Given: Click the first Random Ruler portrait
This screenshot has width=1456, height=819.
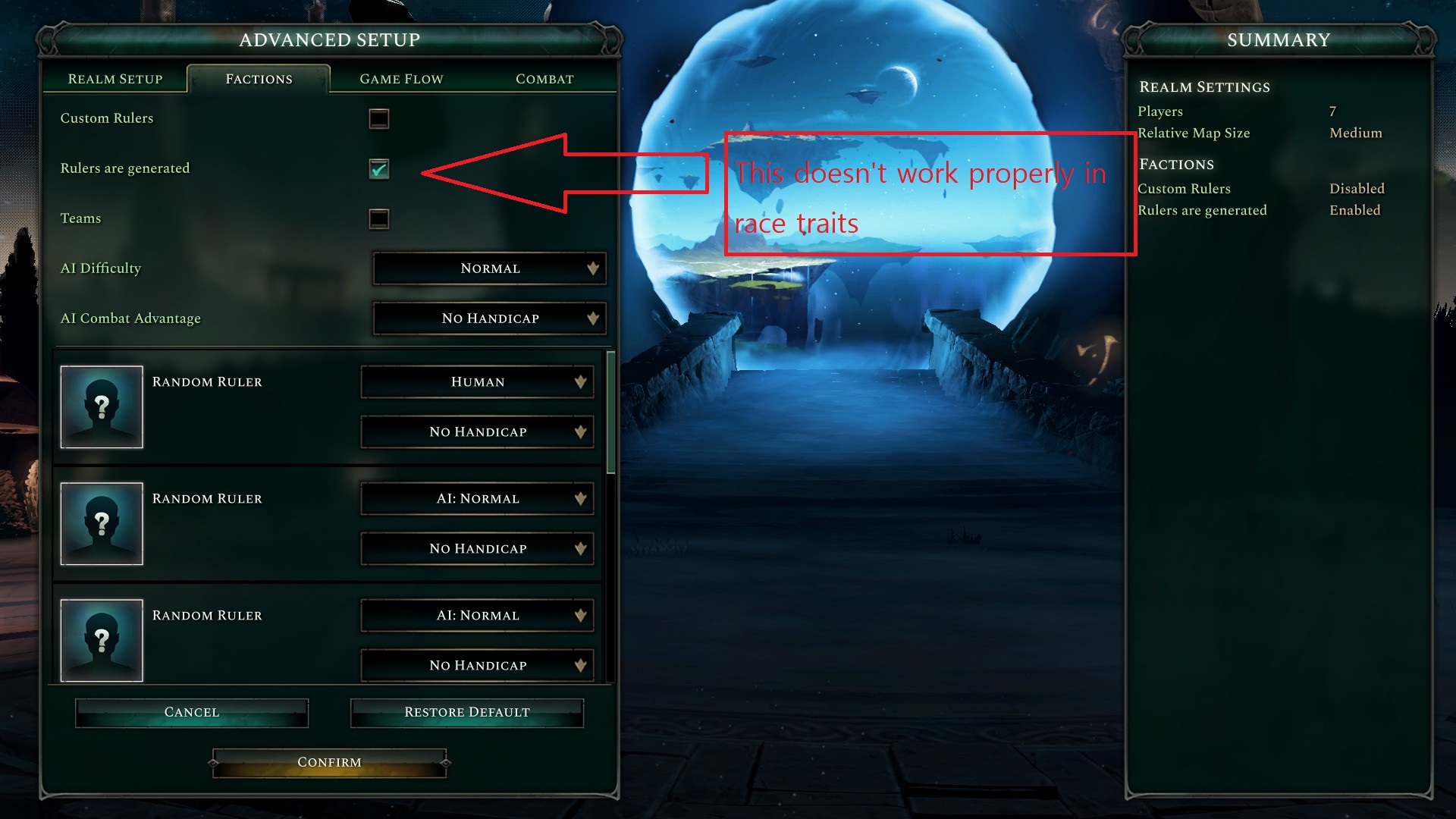Looking at the screenshot, I should 102,407.
